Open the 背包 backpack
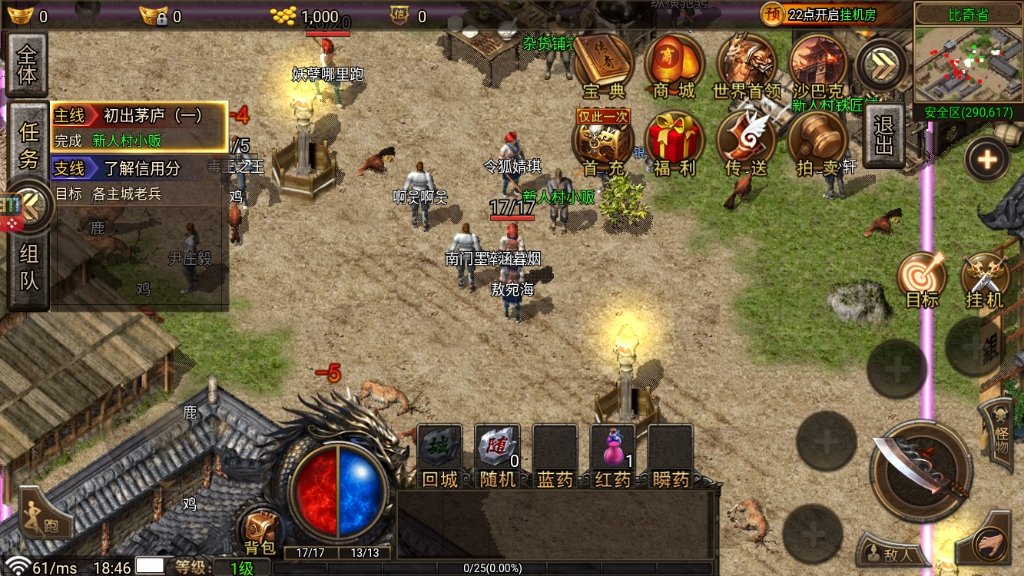 click(x=260, y=530)
